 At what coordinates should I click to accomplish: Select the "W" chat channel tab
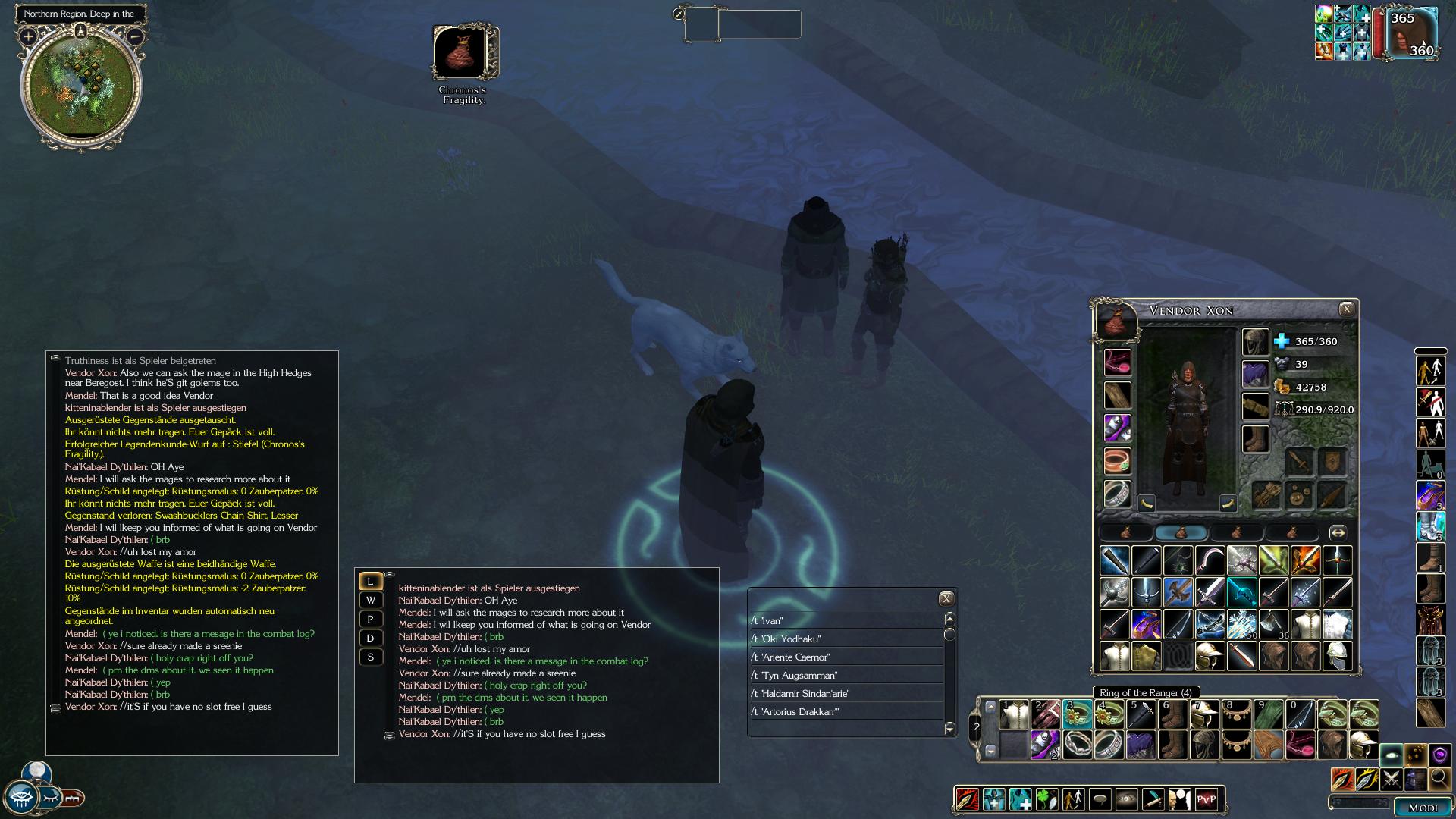(x=370, y=600)
